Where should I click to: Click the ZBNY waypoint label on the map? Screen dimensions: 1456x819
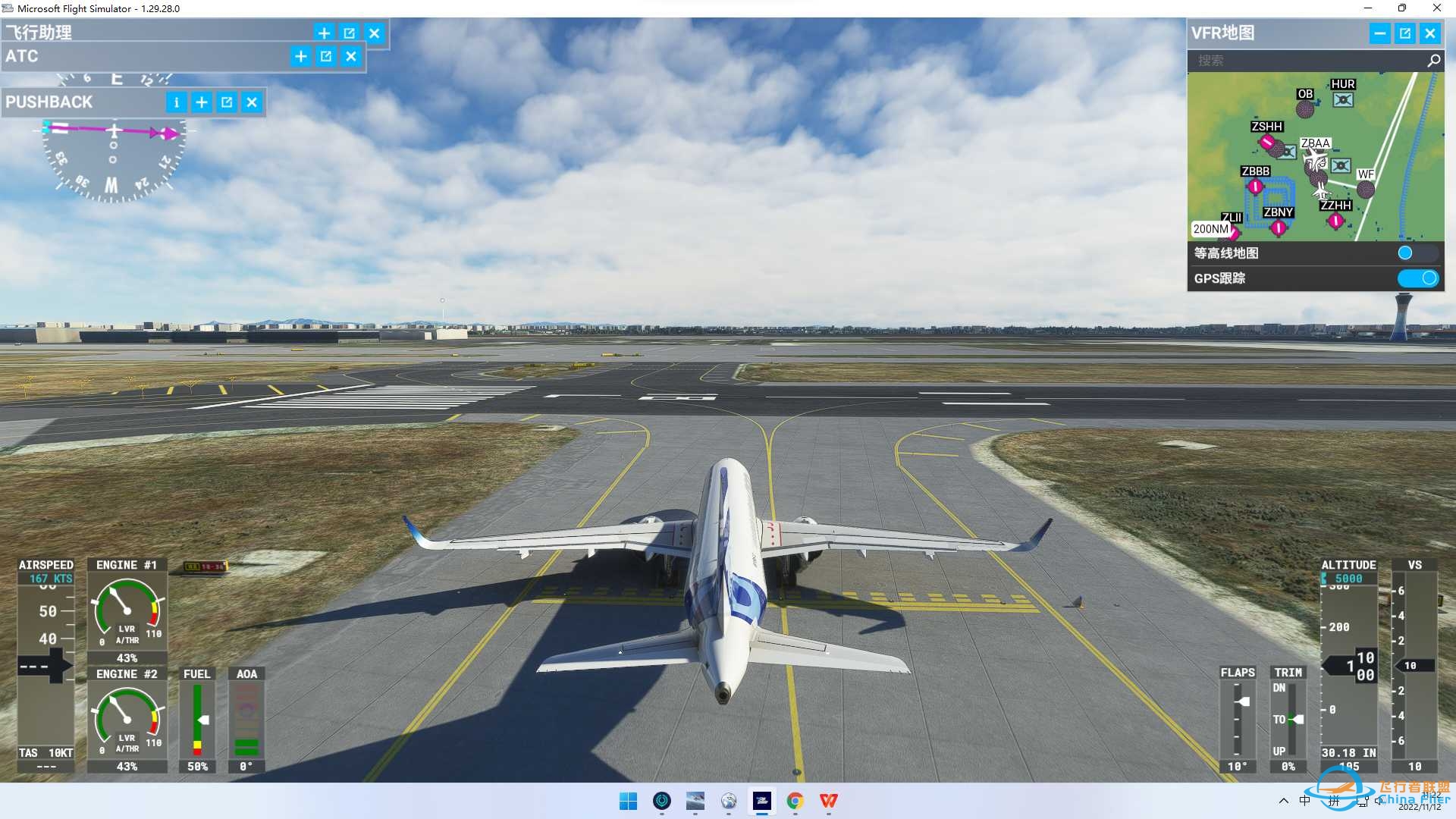point(1277,212)
